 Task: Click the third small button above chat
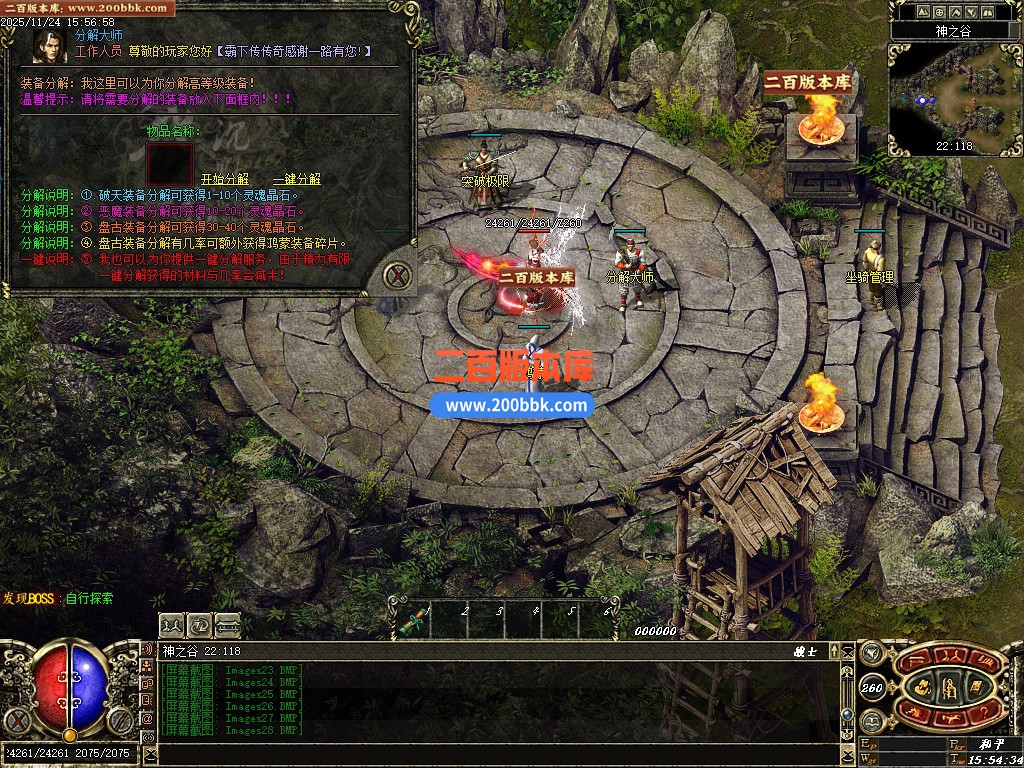(228, 624)
